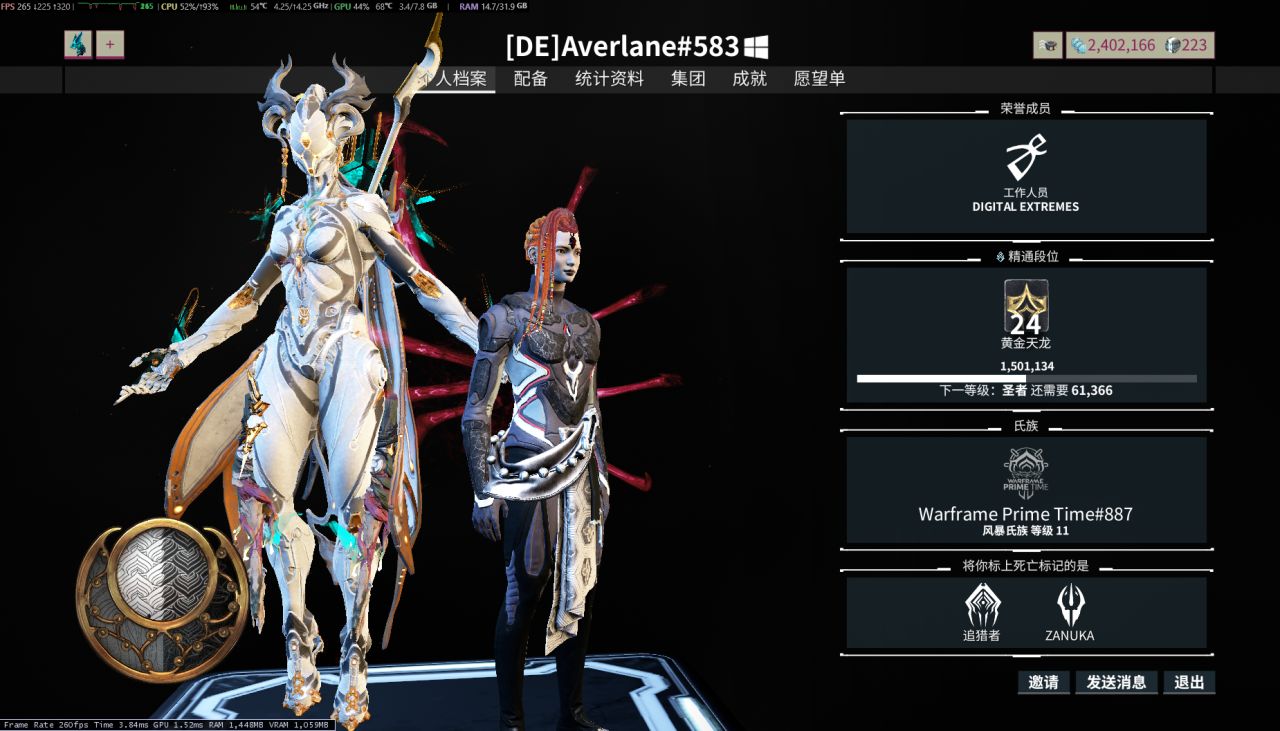
Task: Click the plus button beside avatar
Action: coord(110,45)
